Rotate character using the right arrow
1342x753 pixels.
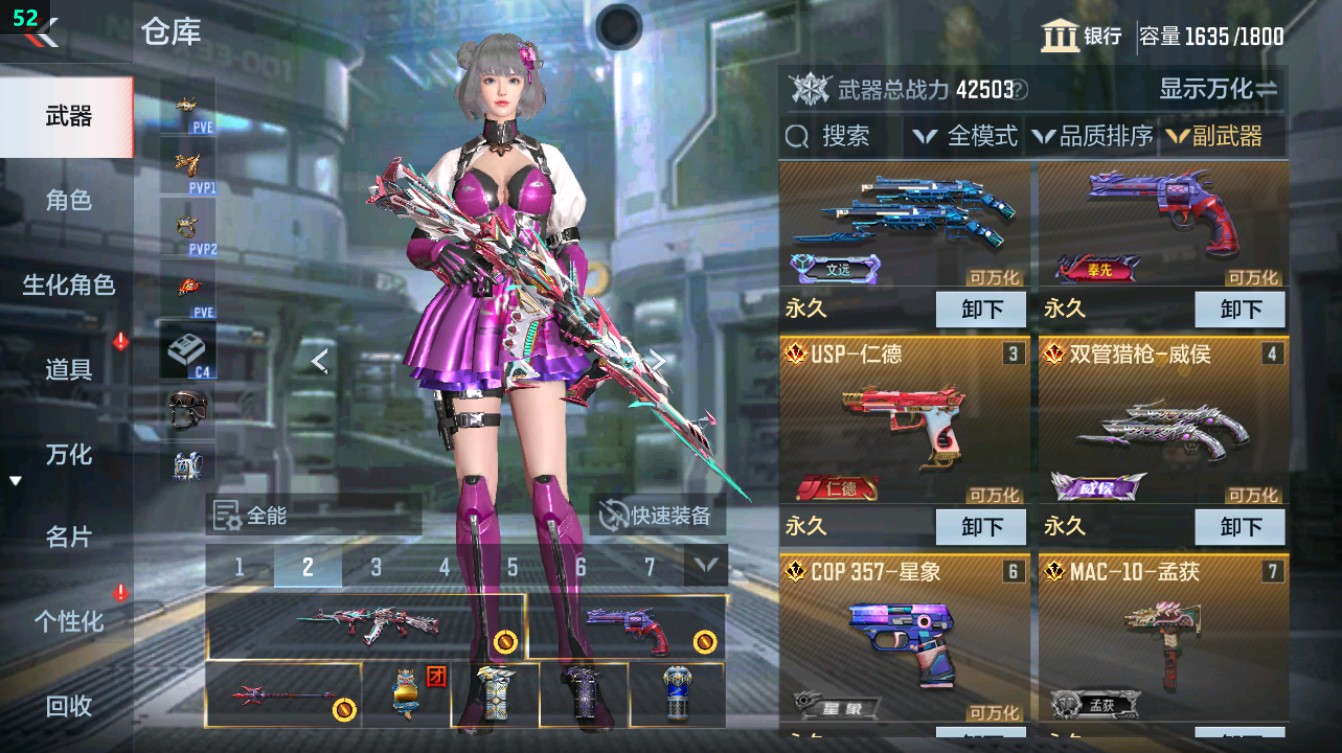tap(658, 361)
